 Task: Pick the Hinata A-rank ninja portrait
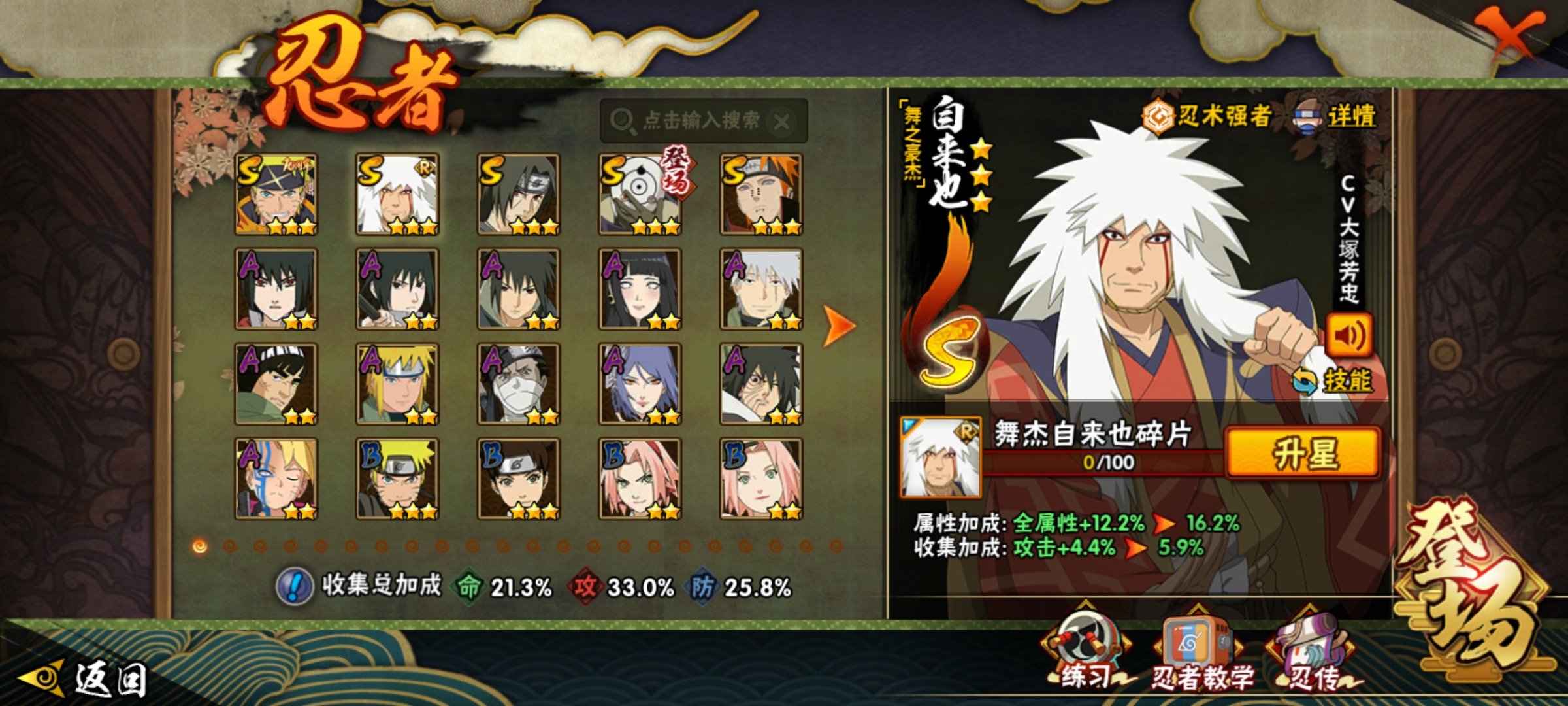[640, 289]
